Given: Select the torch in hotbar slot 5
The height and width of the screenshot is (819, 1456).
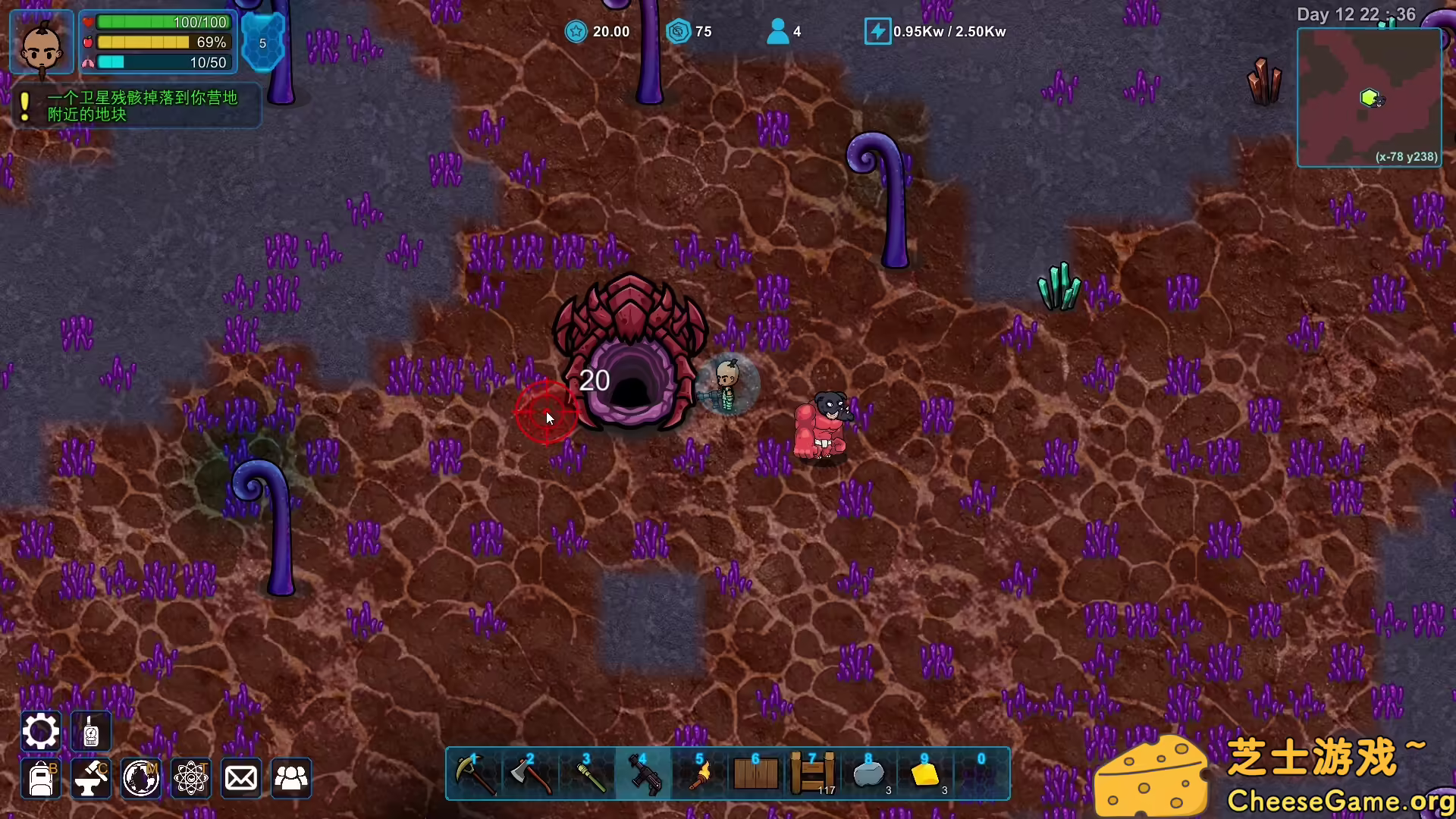Looking at the screenshot, I should 699,774.
